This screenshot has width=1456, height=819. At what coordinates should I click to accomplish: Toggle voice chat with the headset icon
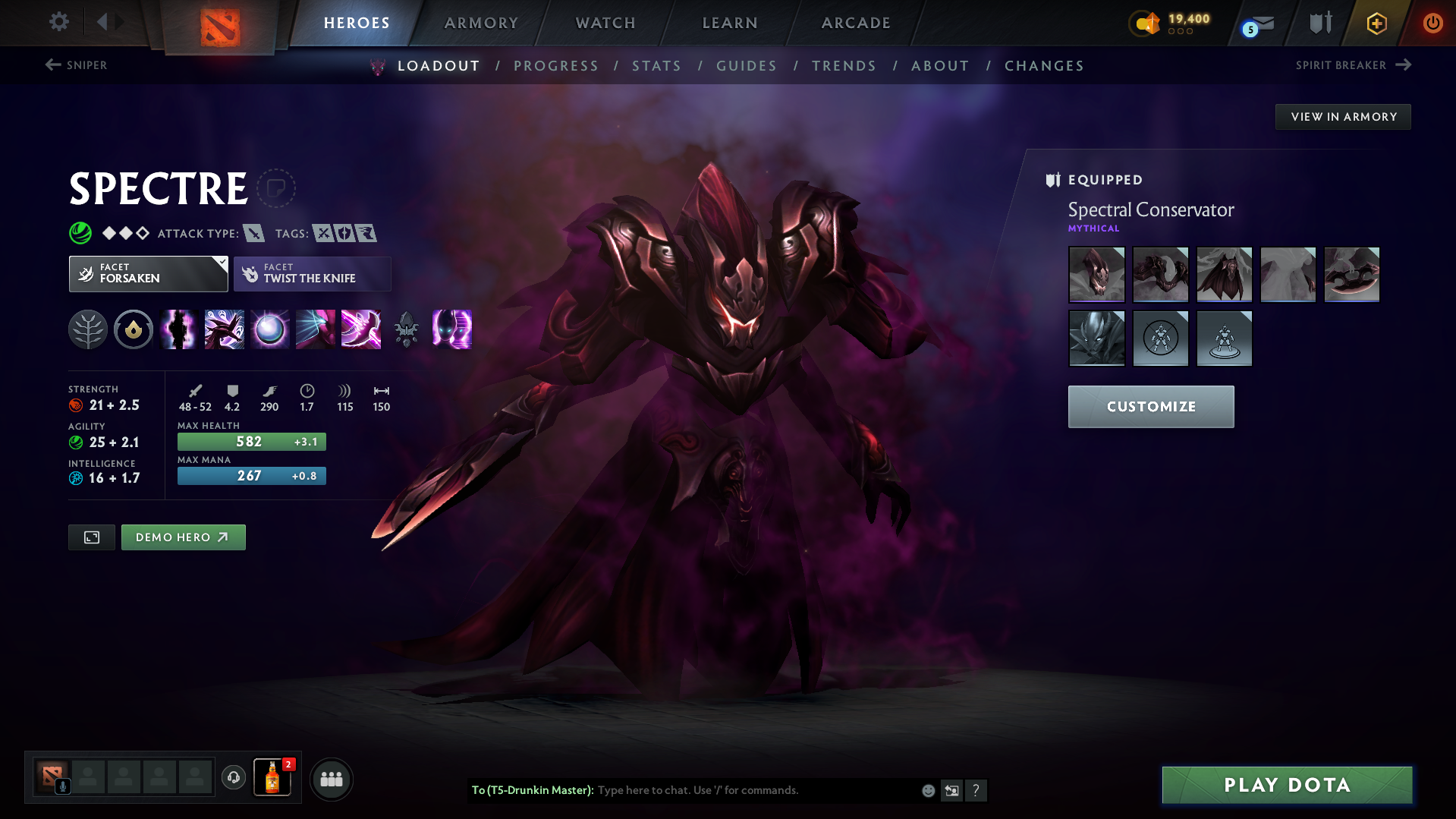click(x=233, y=778)
